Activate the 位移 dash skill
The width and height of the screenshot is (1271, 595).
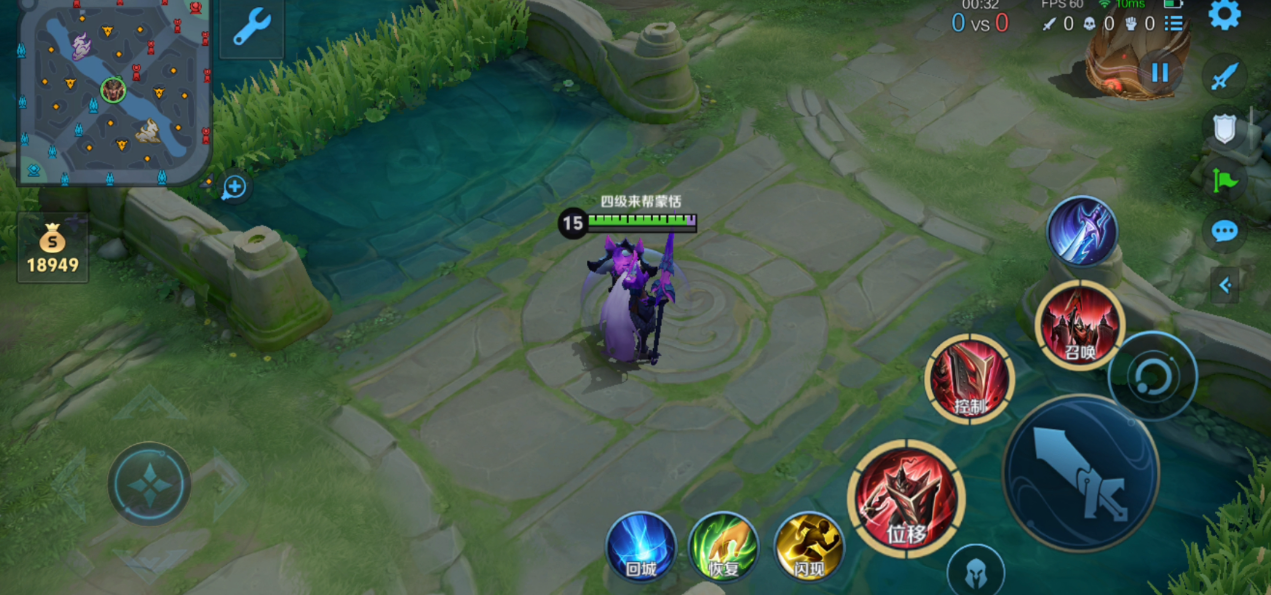[906, 498]
